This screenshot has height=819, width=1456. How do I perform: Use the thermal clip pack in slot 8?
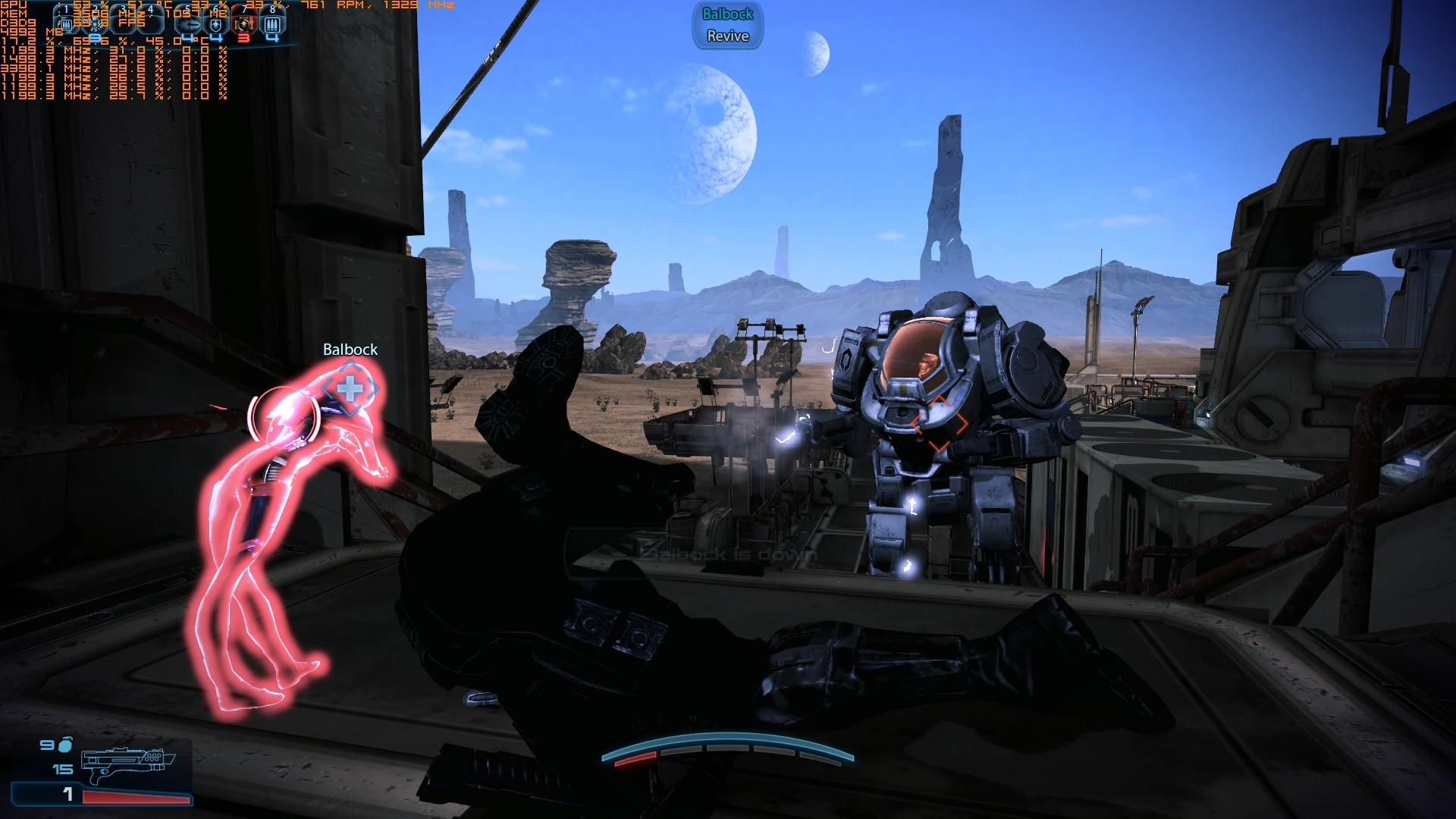271,24
